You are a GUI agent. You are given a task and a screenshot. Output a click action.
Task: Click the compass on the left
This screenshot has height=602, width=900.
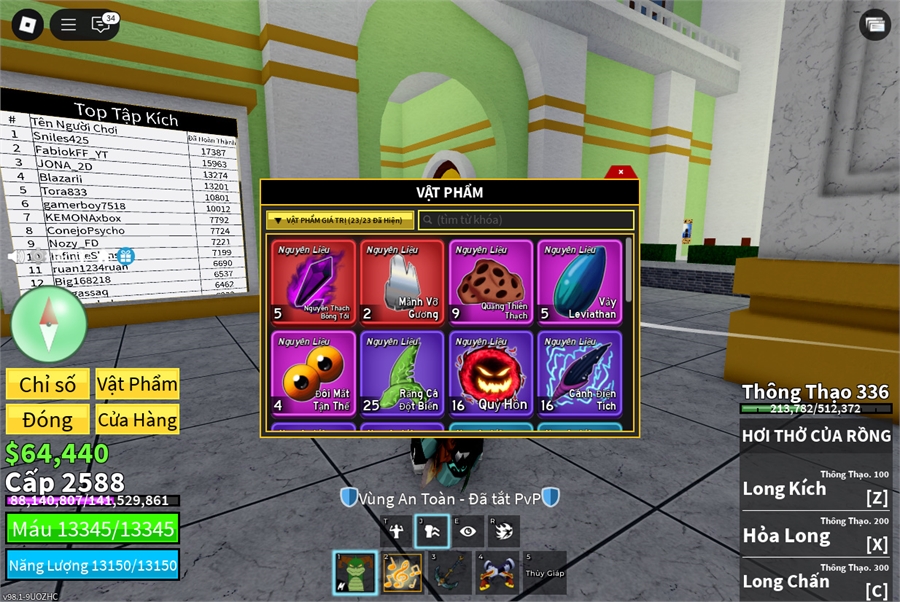pos(48,324)
